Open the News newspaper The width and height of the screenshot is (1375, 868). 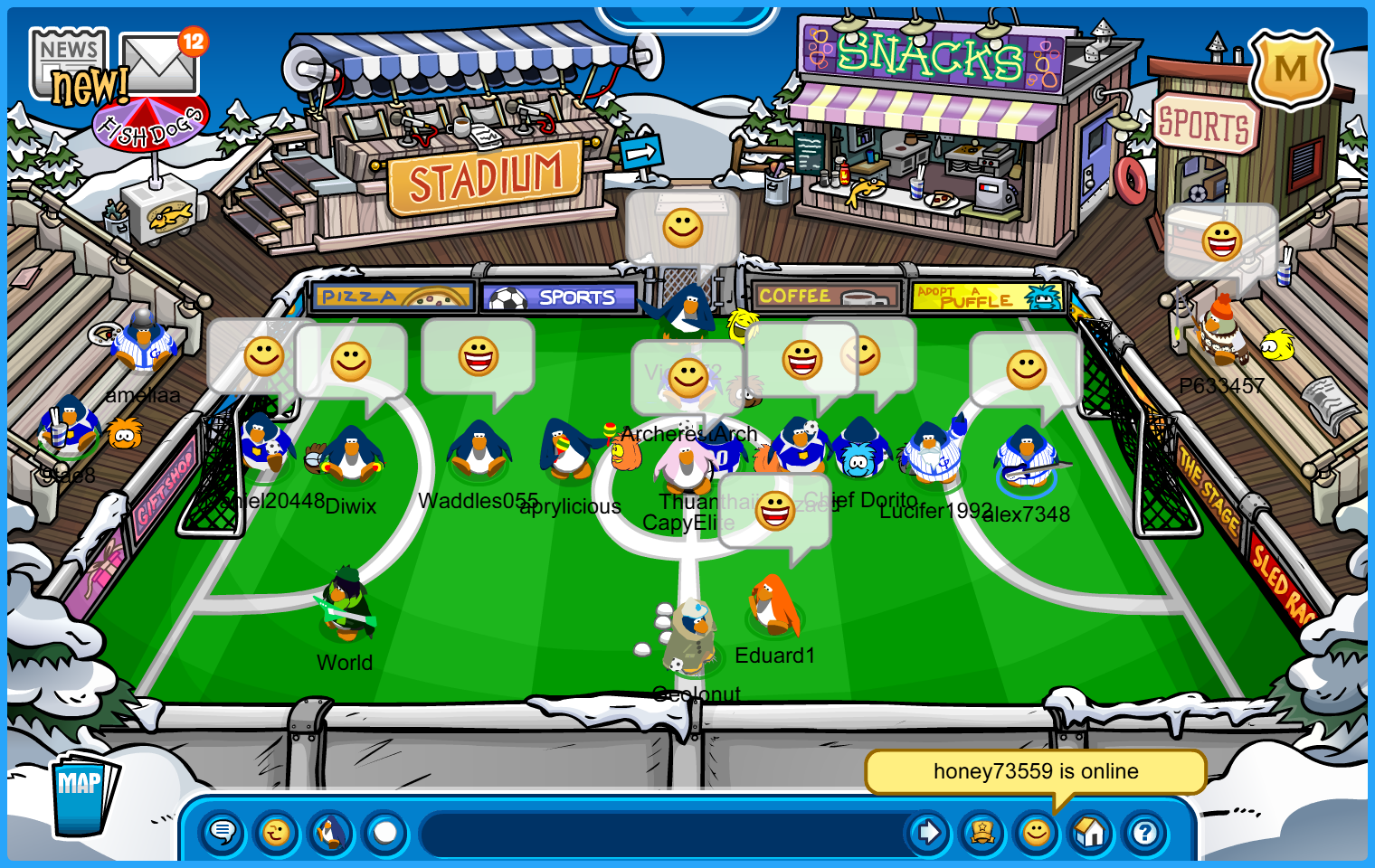68,61
